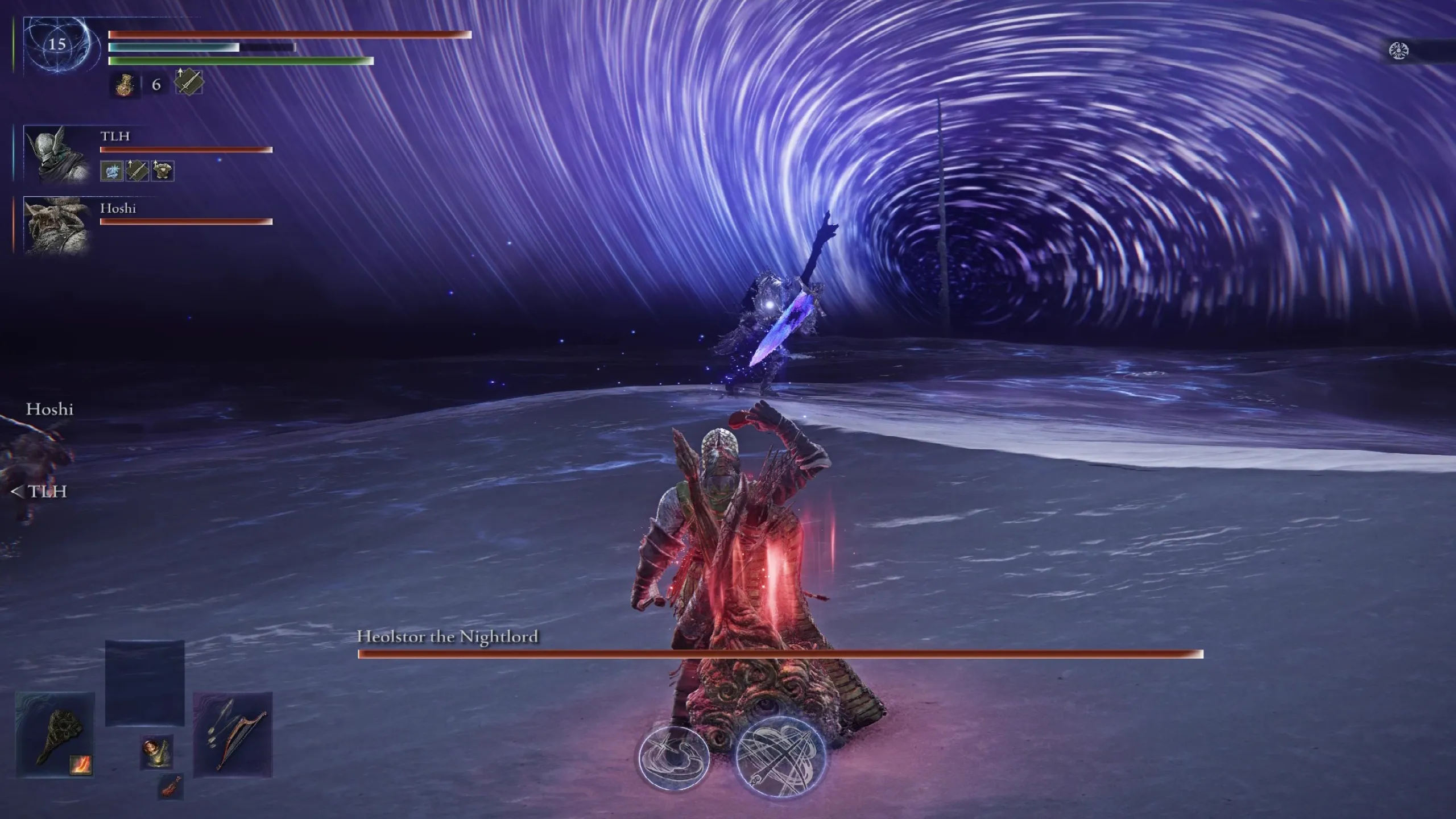Image resolution: width=1456 pixels, height=819 pixels.
Task: Inspect your own sword attack-up buff icon
Action: (188, 82)
